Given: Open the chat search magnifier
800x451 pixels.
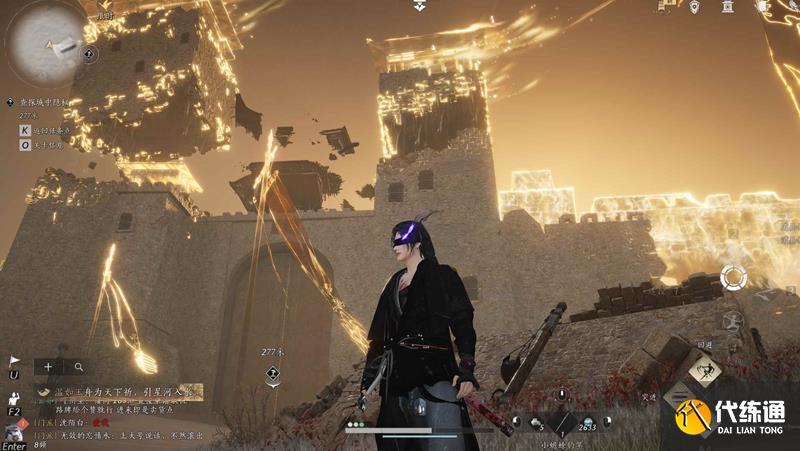Looking at the screenshot, I should click(x=78, y=367).
